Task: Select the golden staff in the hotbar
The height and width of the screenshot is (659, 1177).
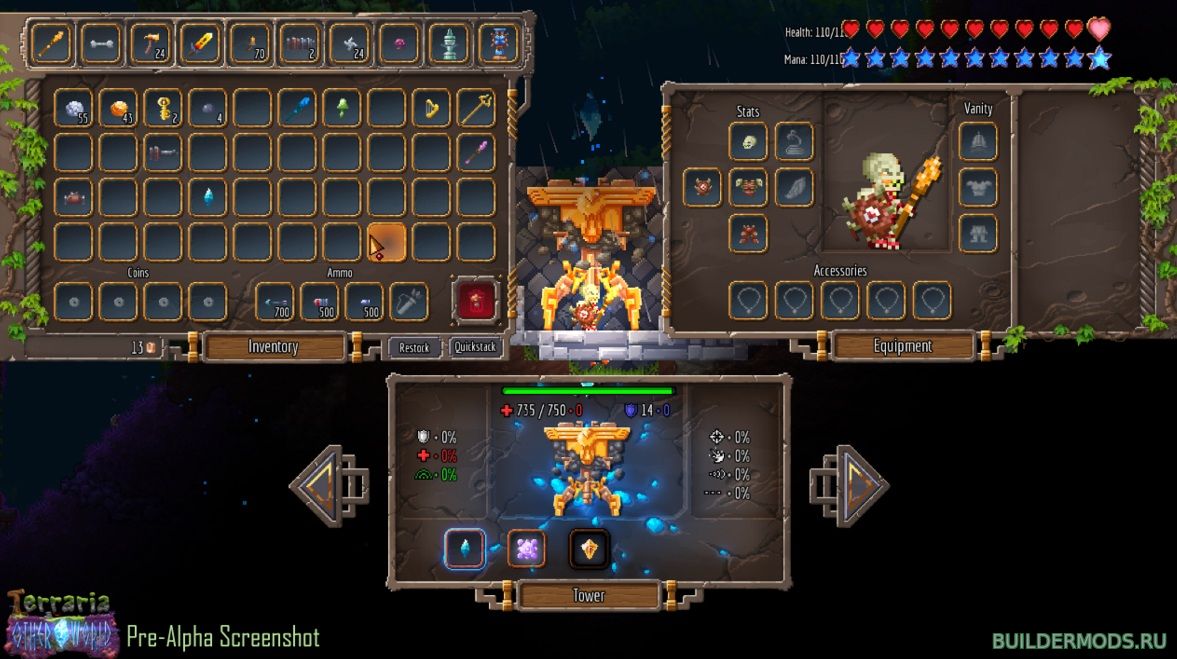Action: pos(51,43)
